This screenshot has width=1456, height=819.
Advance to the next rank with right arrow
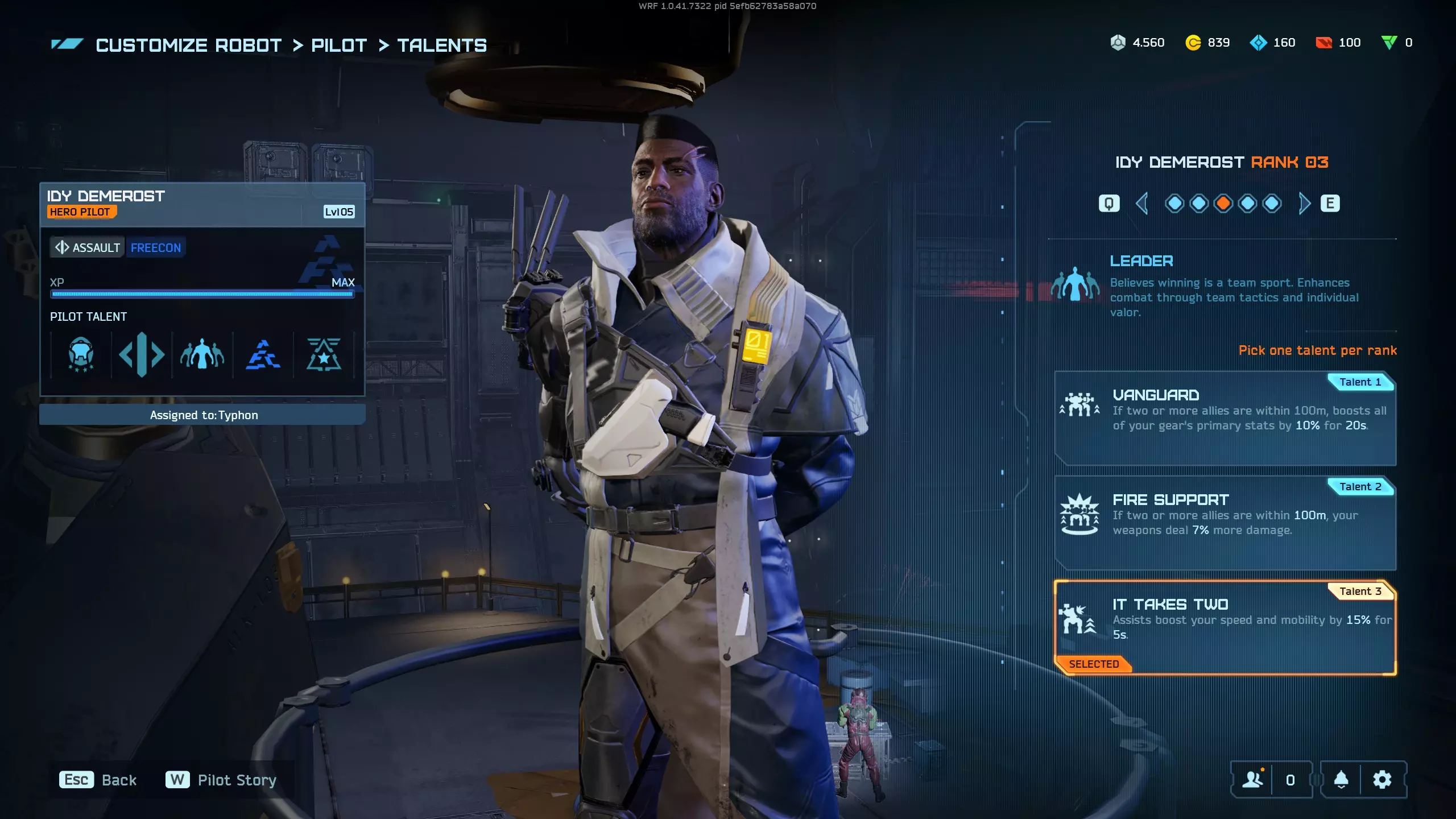tap(1304, 203)
